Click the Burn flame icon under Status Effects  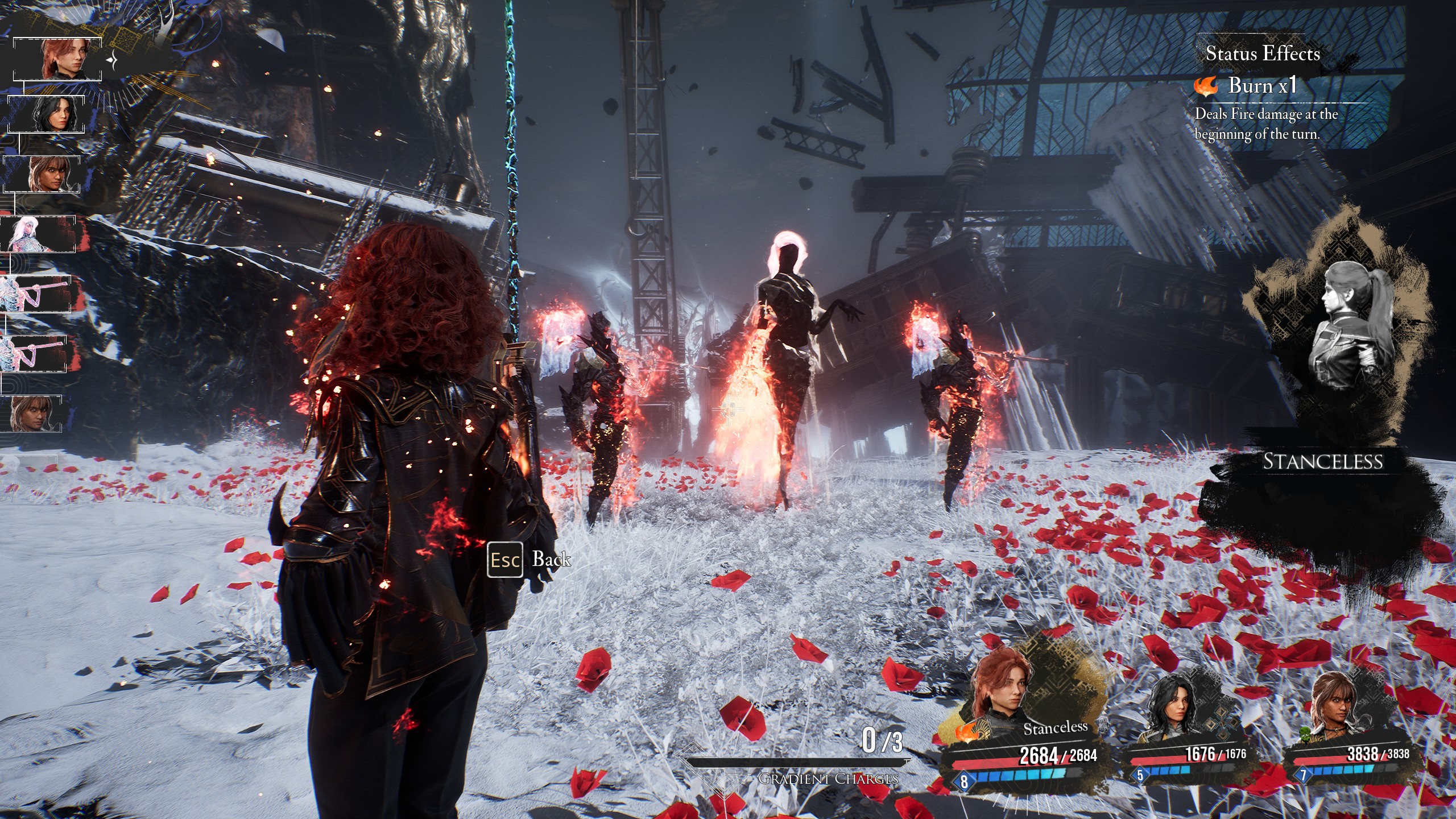click(1206, 86)
